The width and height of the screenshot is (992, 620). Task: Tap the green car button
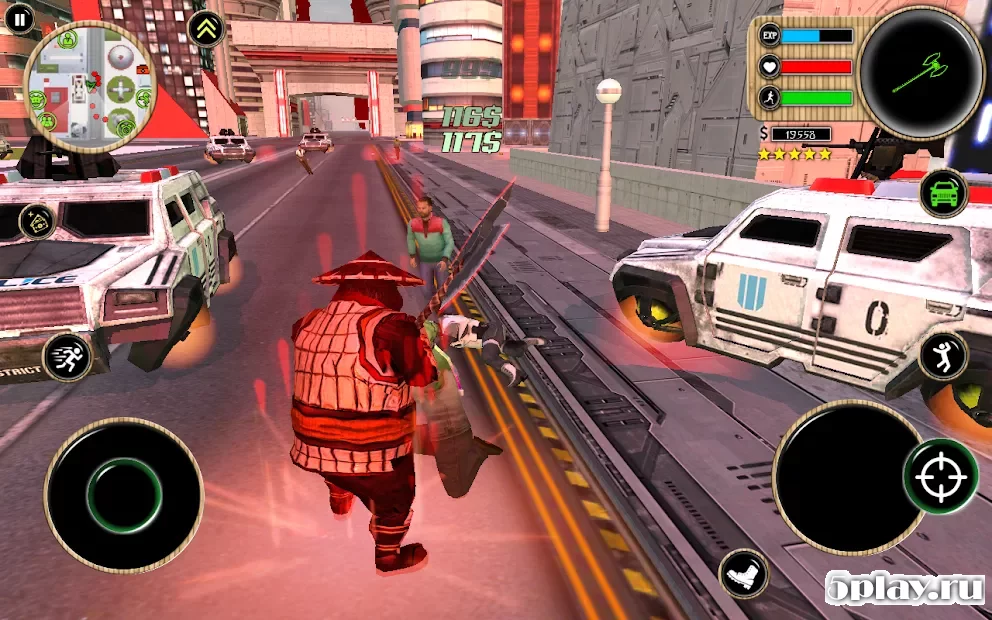[943, 193]
